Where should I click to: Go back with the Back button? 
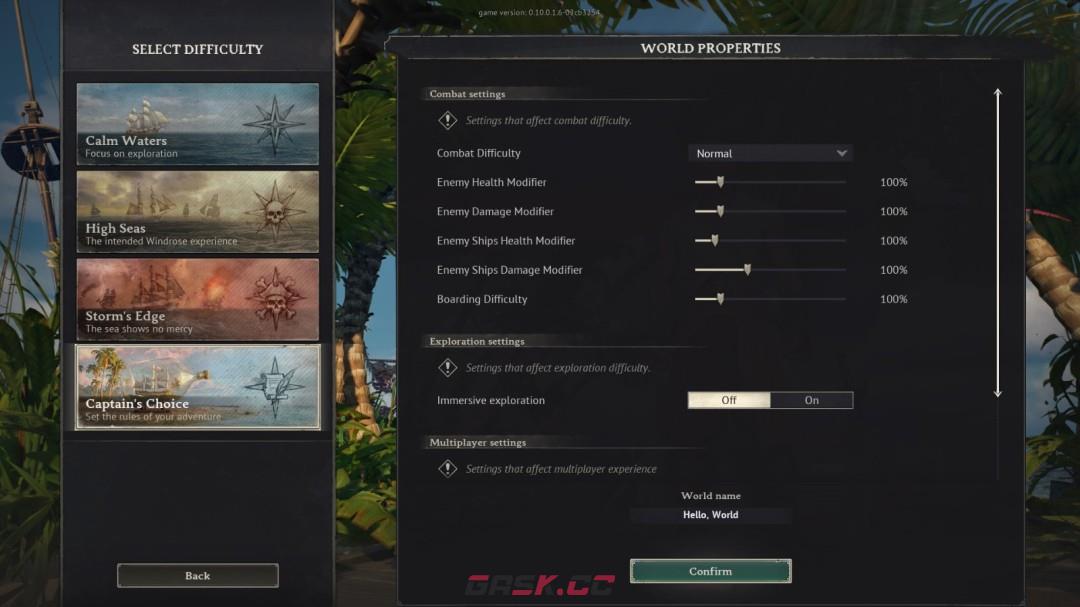(x=197, y=575)
